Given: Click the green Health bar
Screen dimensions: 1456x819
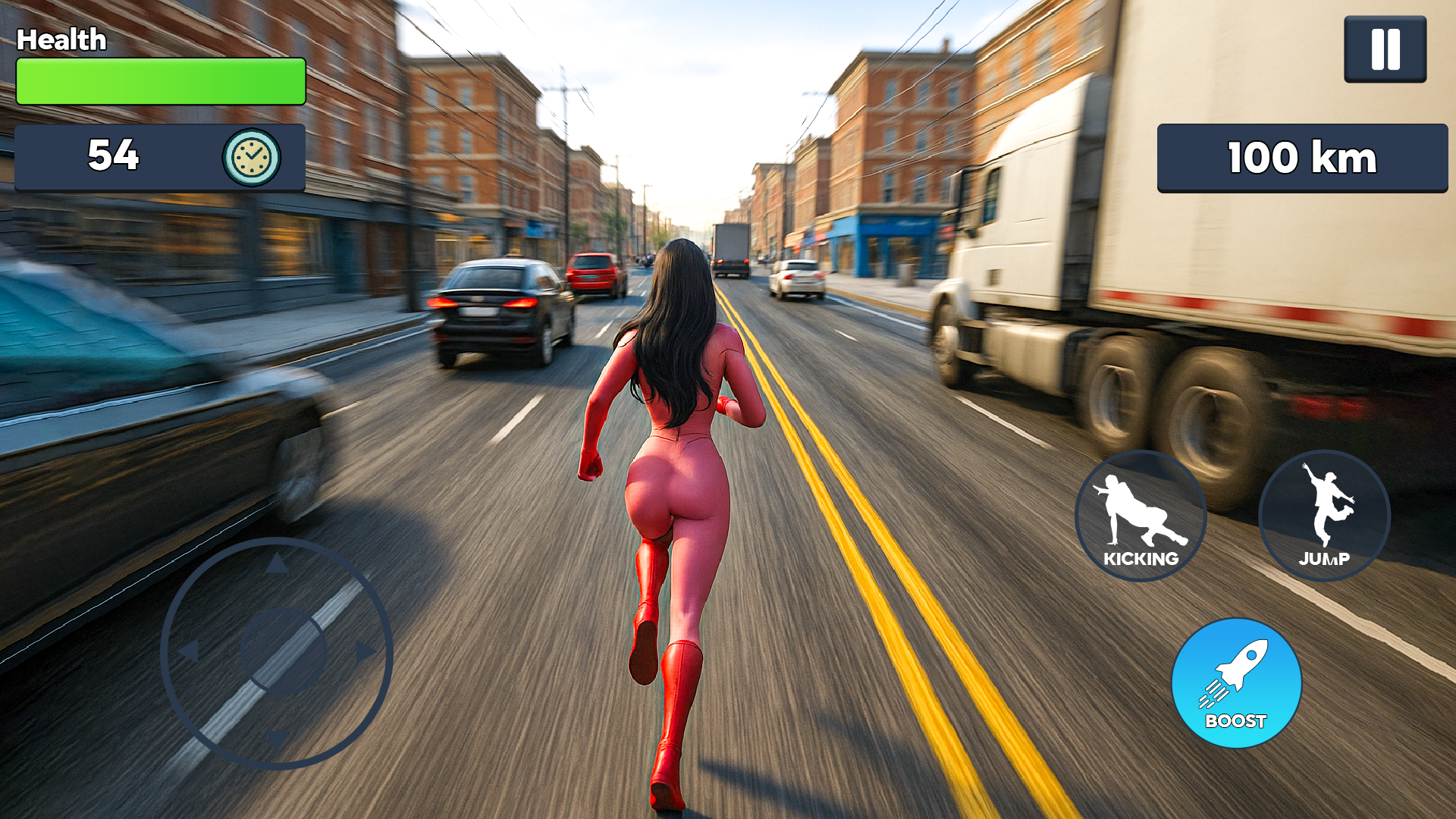Looking at the screenshot, I should 159,81.
